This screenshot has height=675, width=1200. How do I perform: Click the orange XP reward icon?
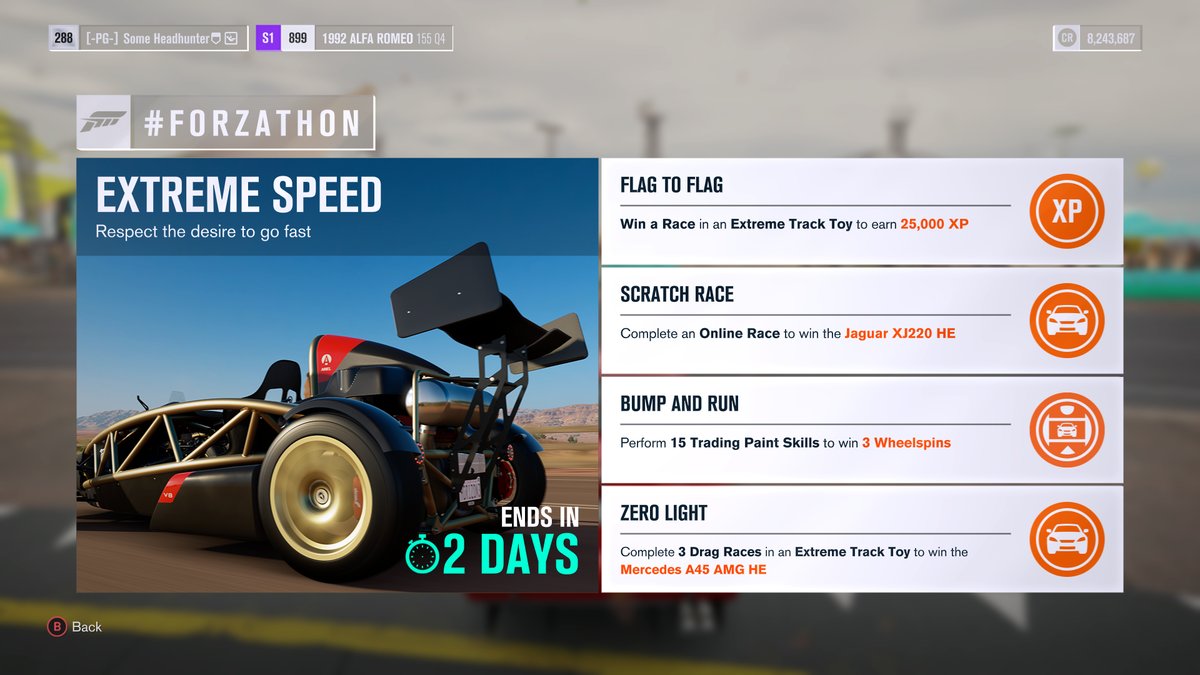[1066, 211]
